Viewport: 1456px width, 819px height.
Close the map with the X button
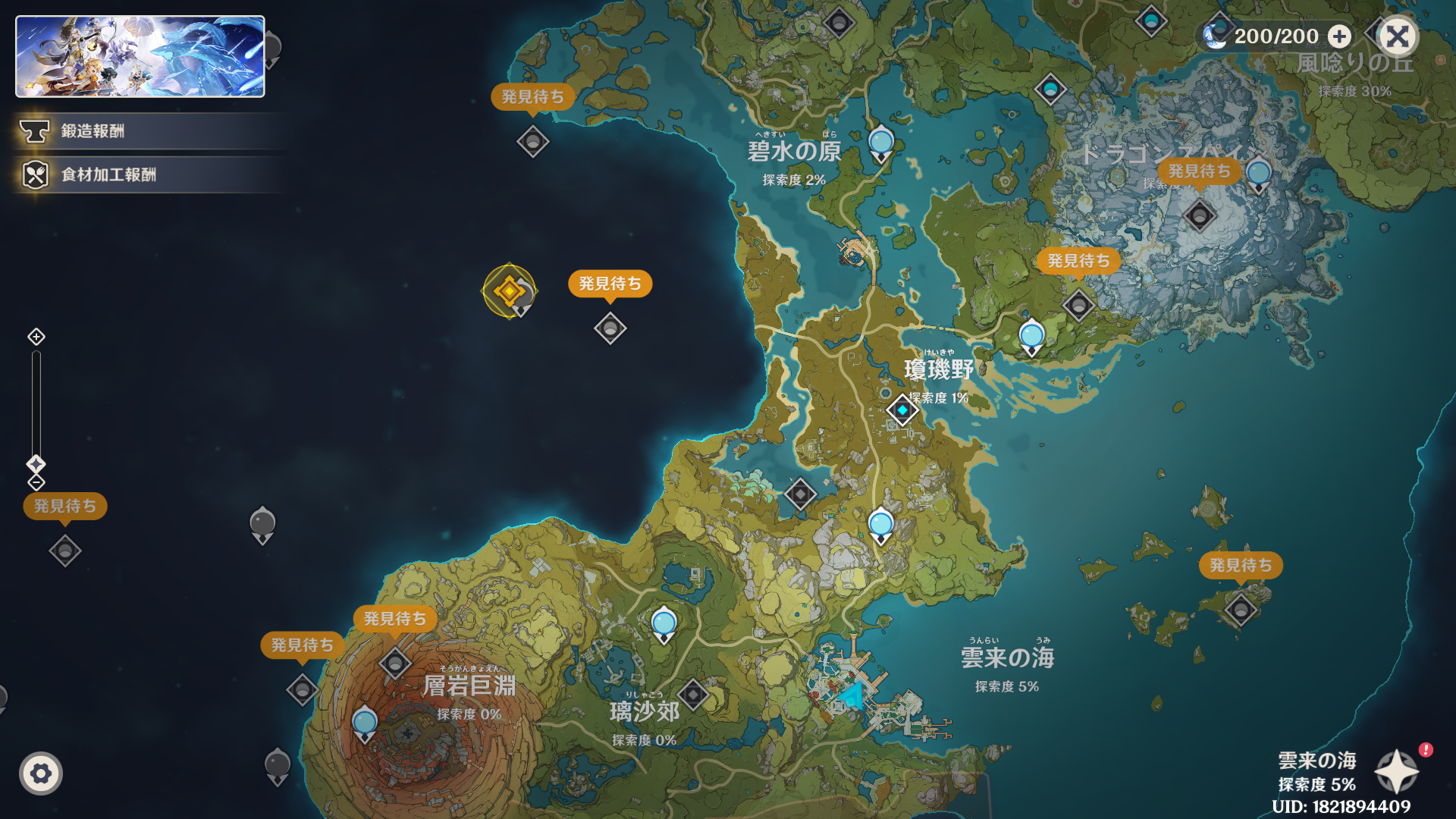pos(1398,36)
